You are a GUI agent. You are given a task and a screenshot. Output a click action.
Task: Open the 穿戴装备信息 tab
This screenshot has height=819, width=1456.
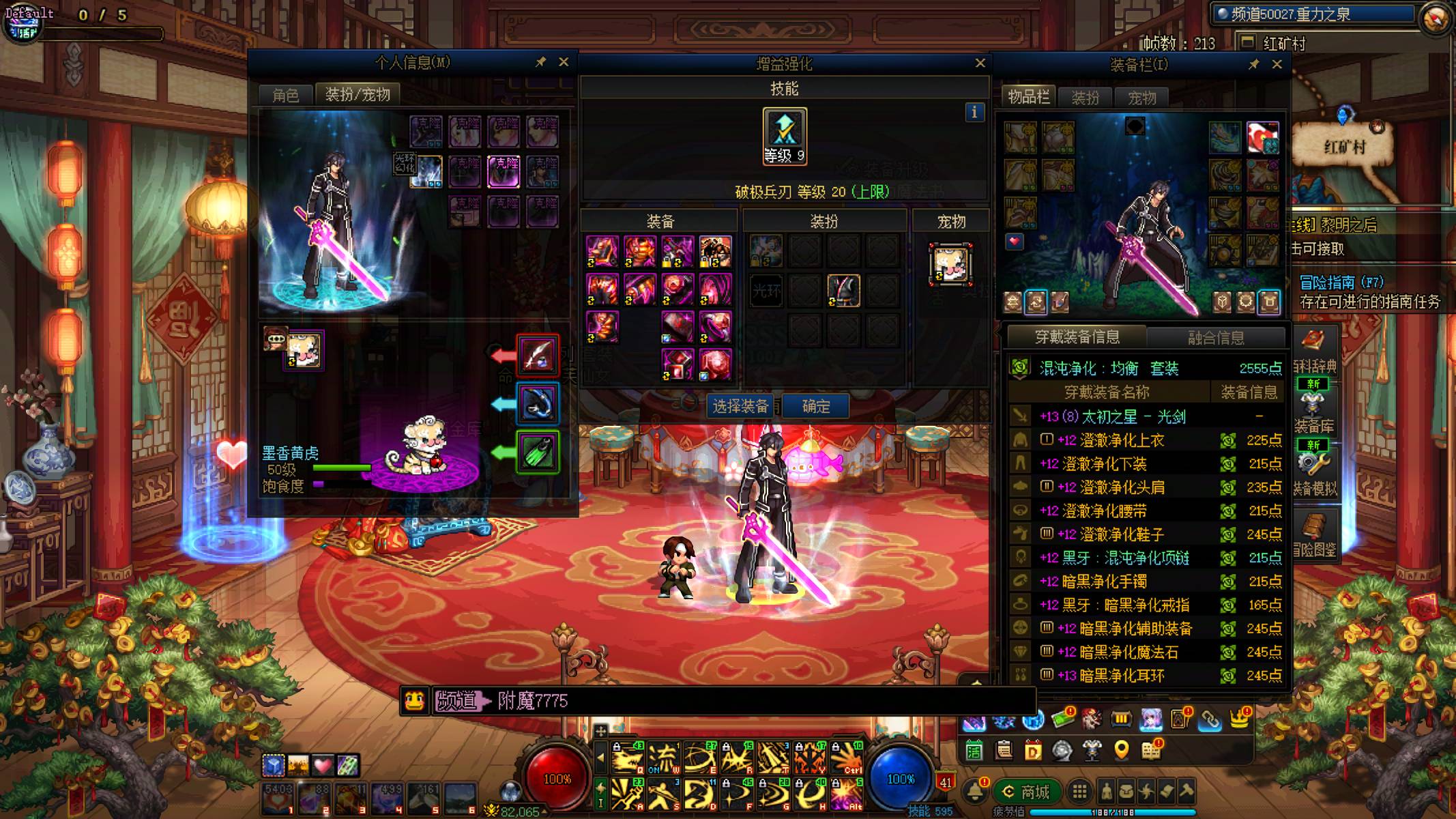coord(1077,337)
